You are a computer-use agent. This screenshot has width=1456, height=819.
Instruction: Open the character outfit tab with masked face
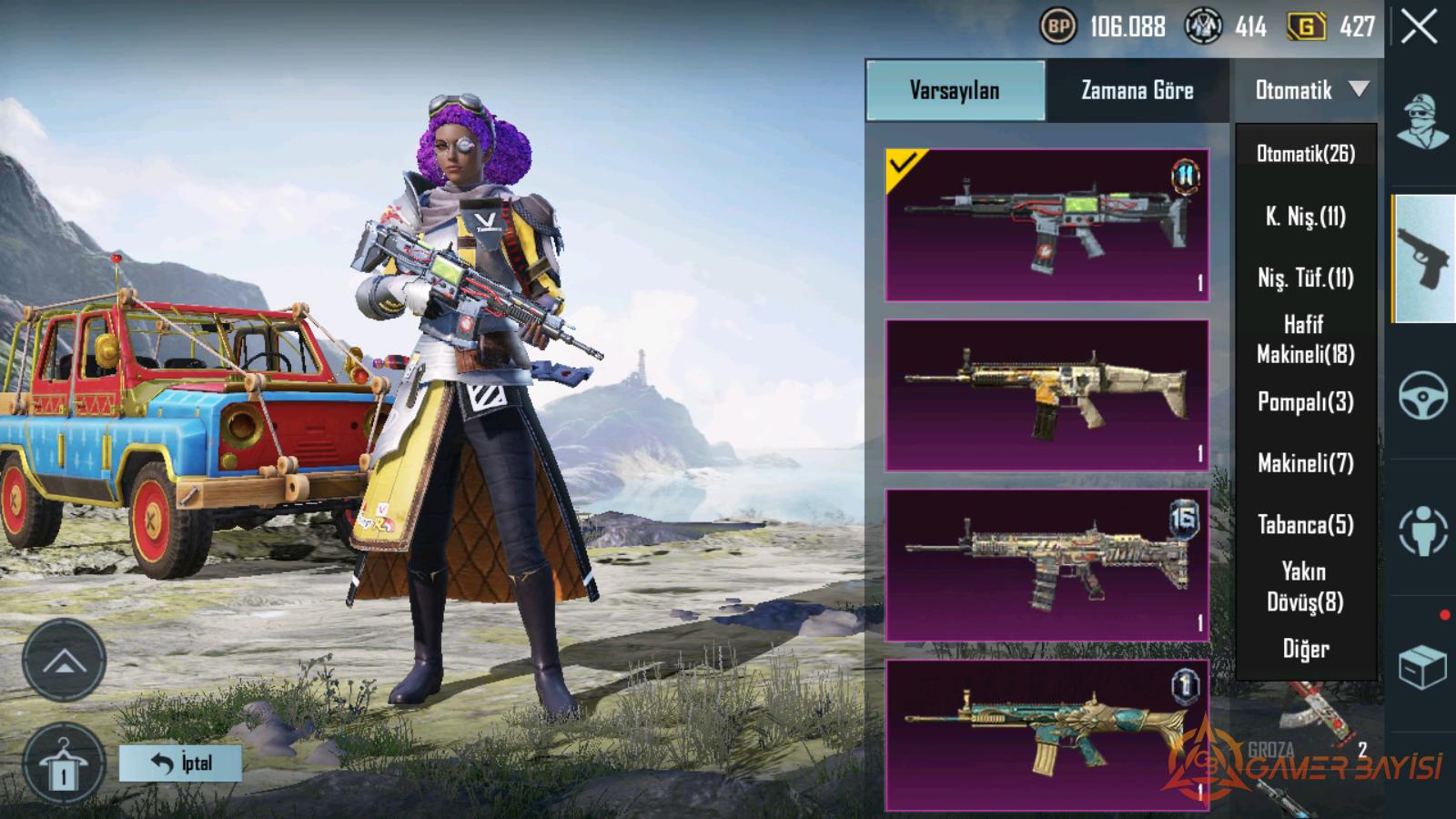(x=1423, y=120)
